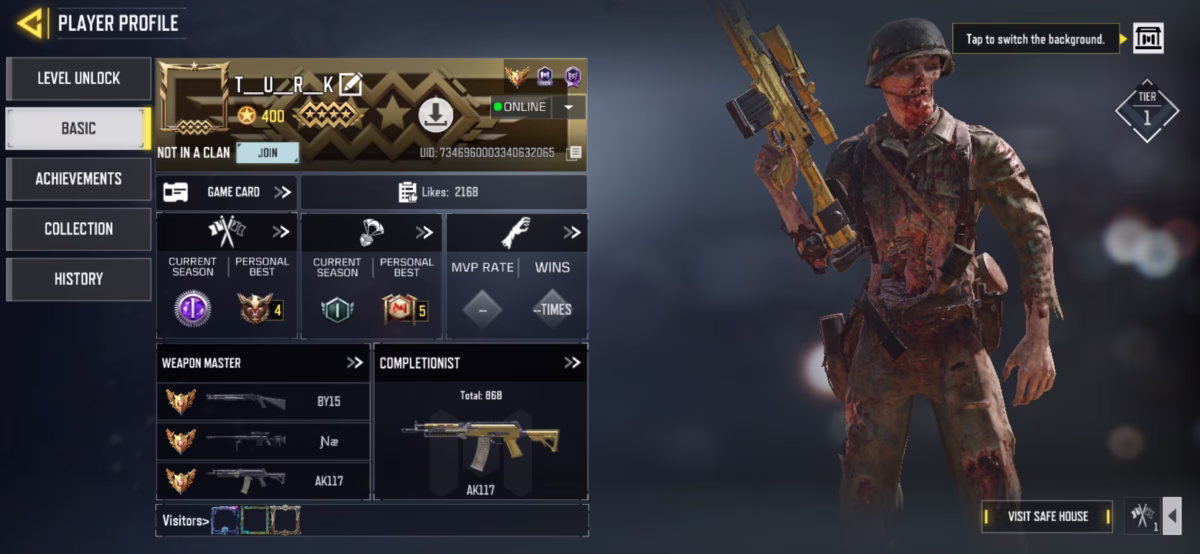
Task: Open the Achievements tab
Action: click(x=78, y=178)
